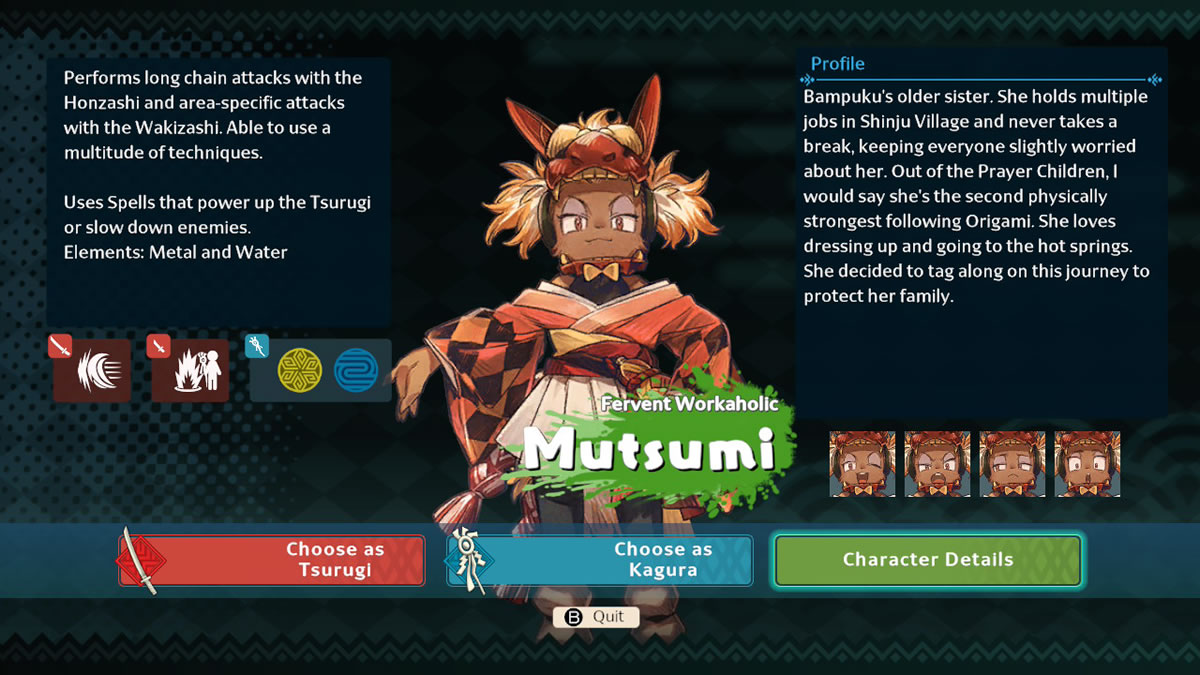The image size is (1200, 675).
Task: View Mutsumi's angry shouting portrait
Action: [937, 464]
